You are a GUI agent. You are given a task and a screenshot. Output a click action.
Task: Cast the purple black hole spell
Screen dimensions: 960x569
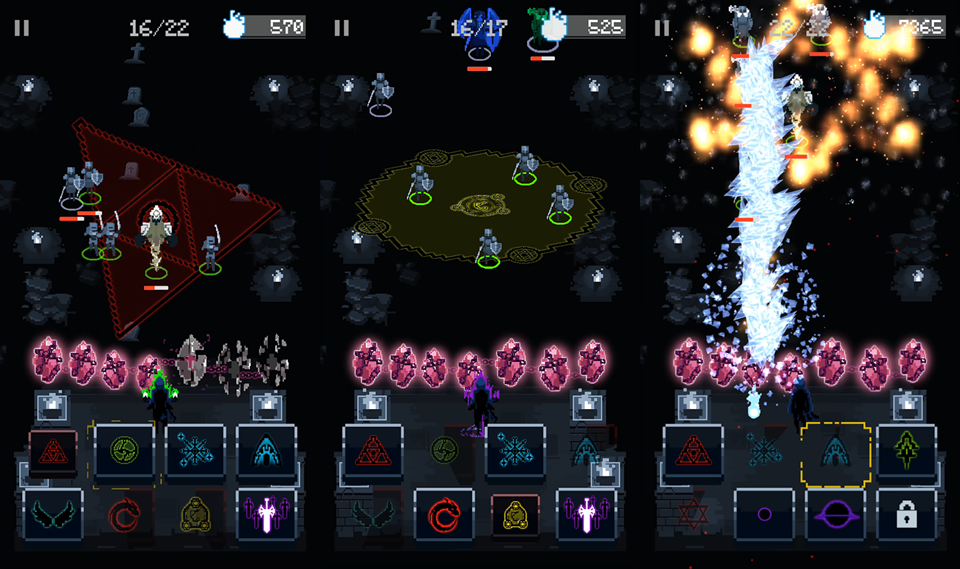point(835,514)
